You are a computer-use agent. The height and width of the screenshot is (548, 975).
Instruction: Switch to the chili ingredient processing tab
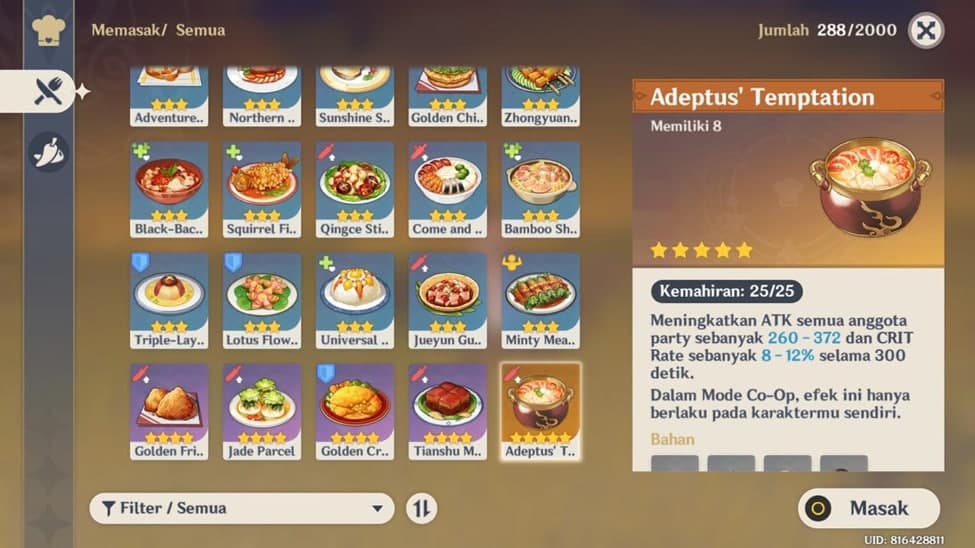[49, 152]
